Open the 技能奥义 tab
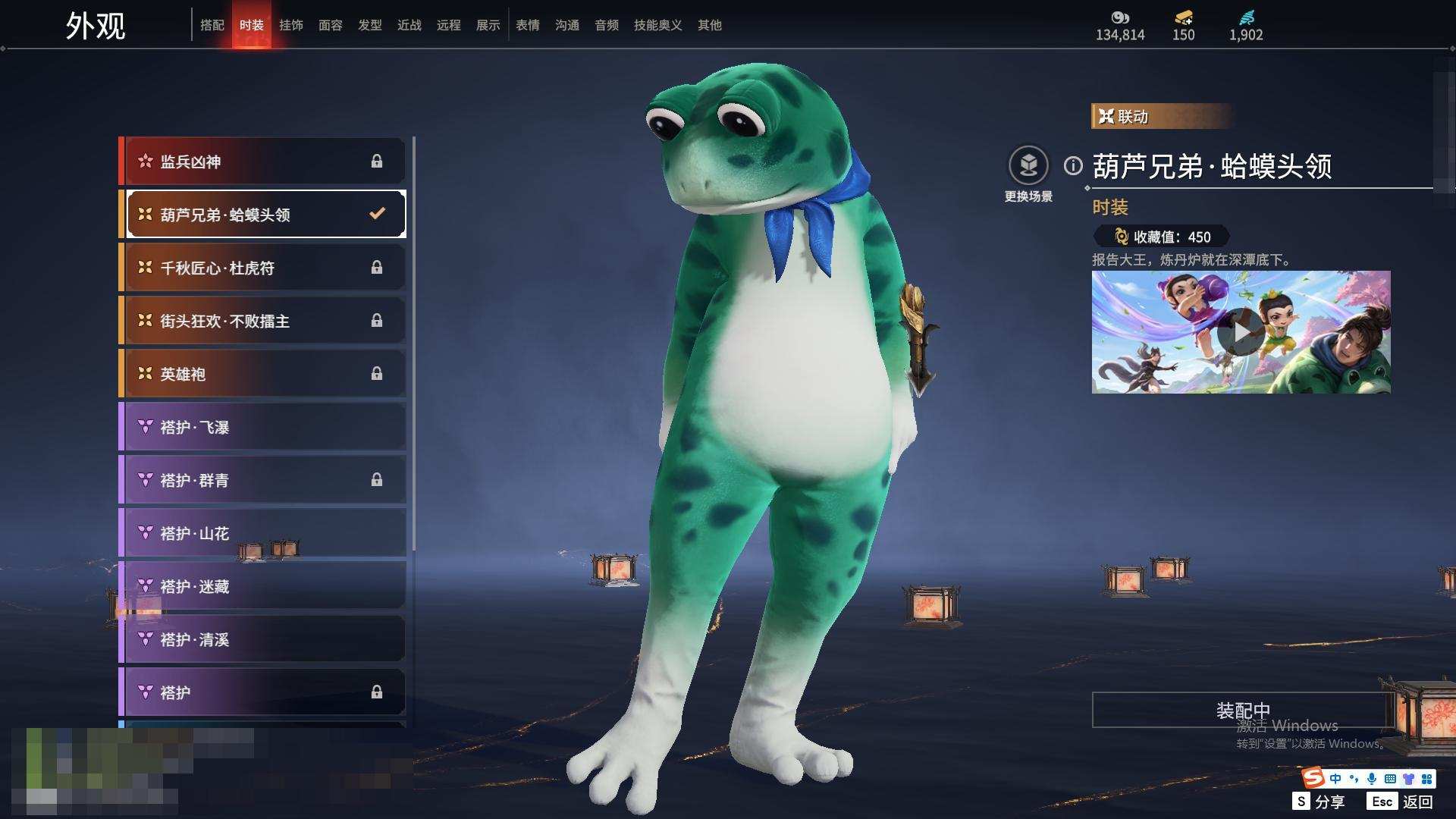This screenshot has width=1456, height=819. [x=657, y=25]
